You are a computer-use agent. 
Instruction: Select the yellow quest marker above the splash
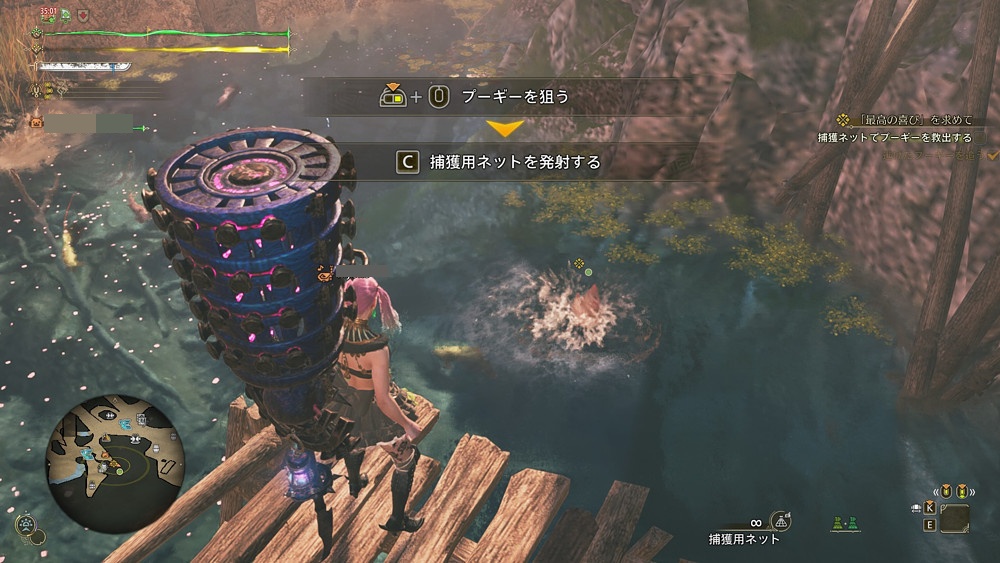pos(578,263)
